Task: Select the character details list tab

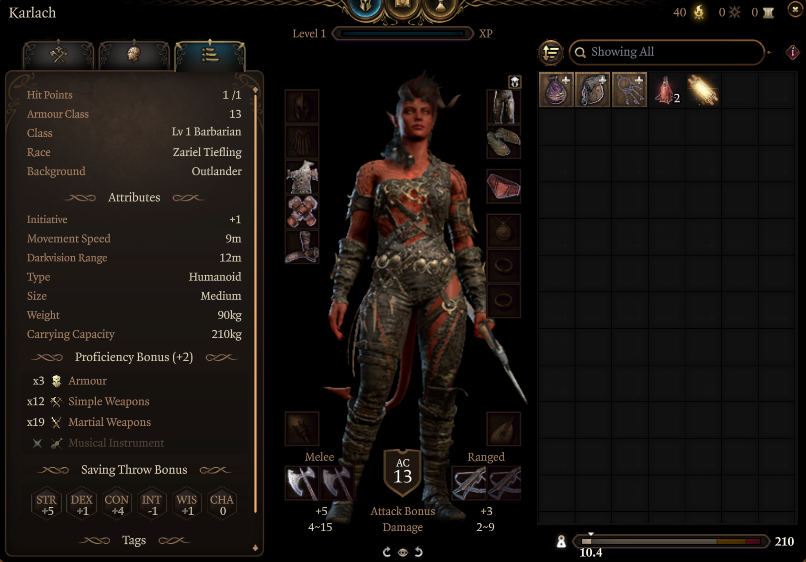Action: (x=209, y=56)
